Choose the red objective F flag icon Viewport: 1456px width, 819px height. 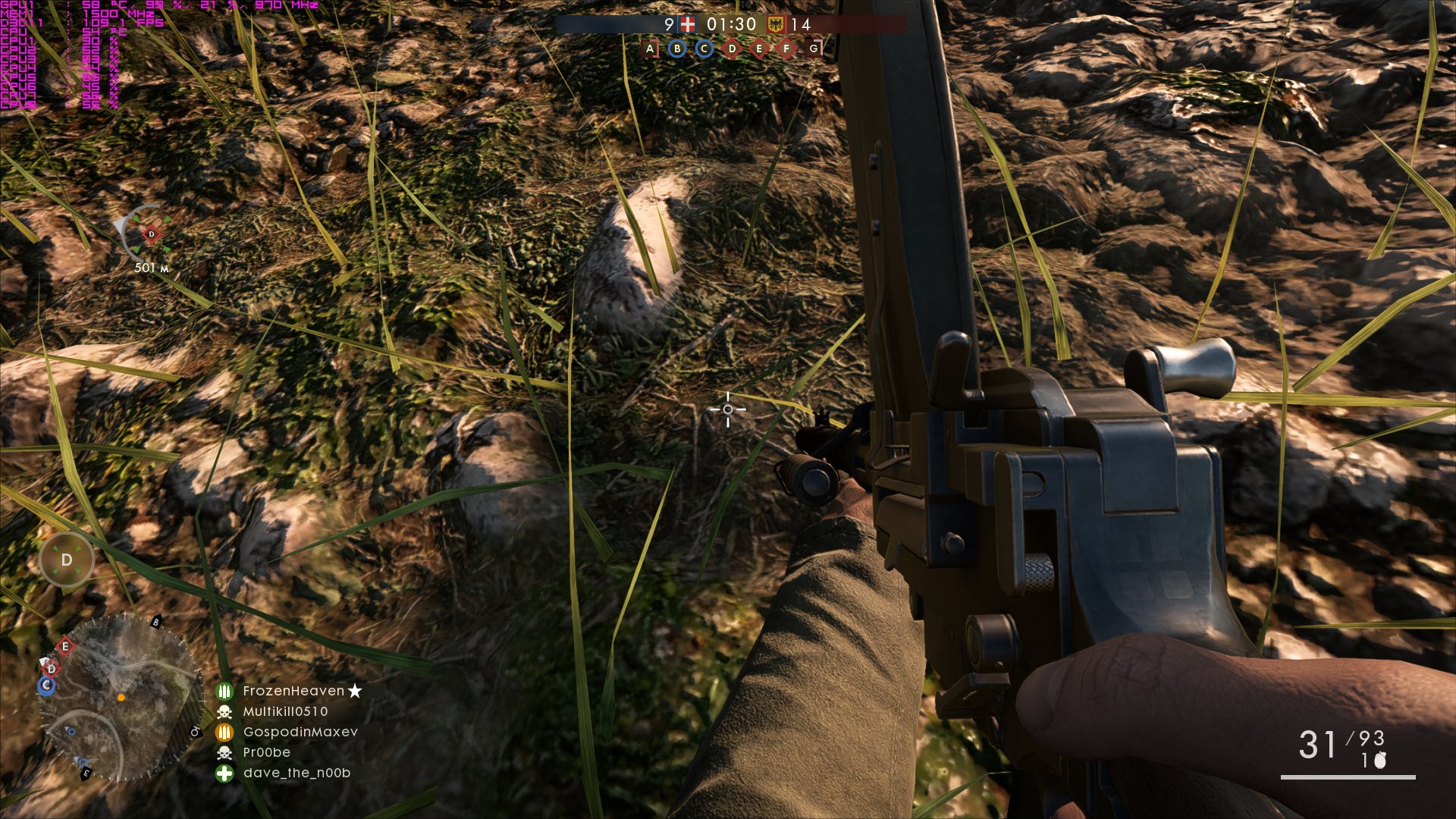pos(786,49)
